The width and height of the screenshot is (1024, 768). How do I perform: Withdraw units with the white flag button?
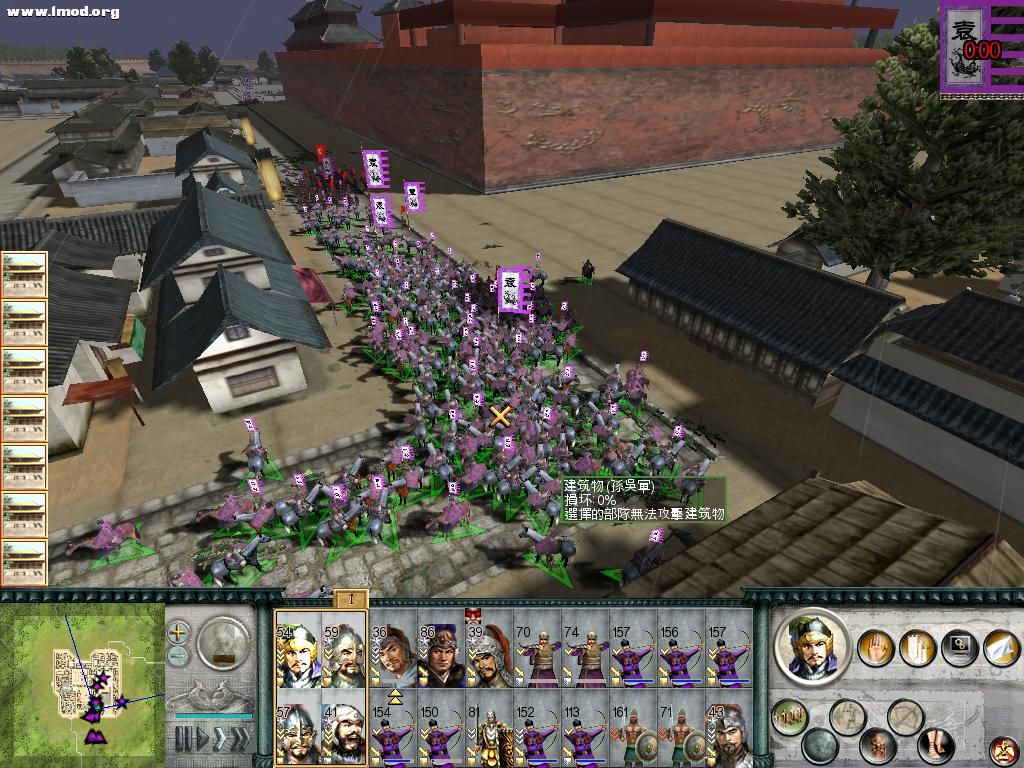pos(998,647)
